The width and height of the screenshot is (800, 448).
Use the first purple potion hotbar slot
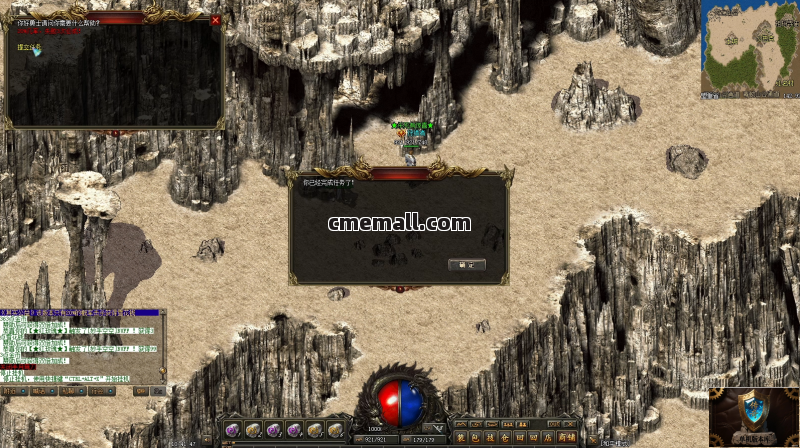pos(232,429)
